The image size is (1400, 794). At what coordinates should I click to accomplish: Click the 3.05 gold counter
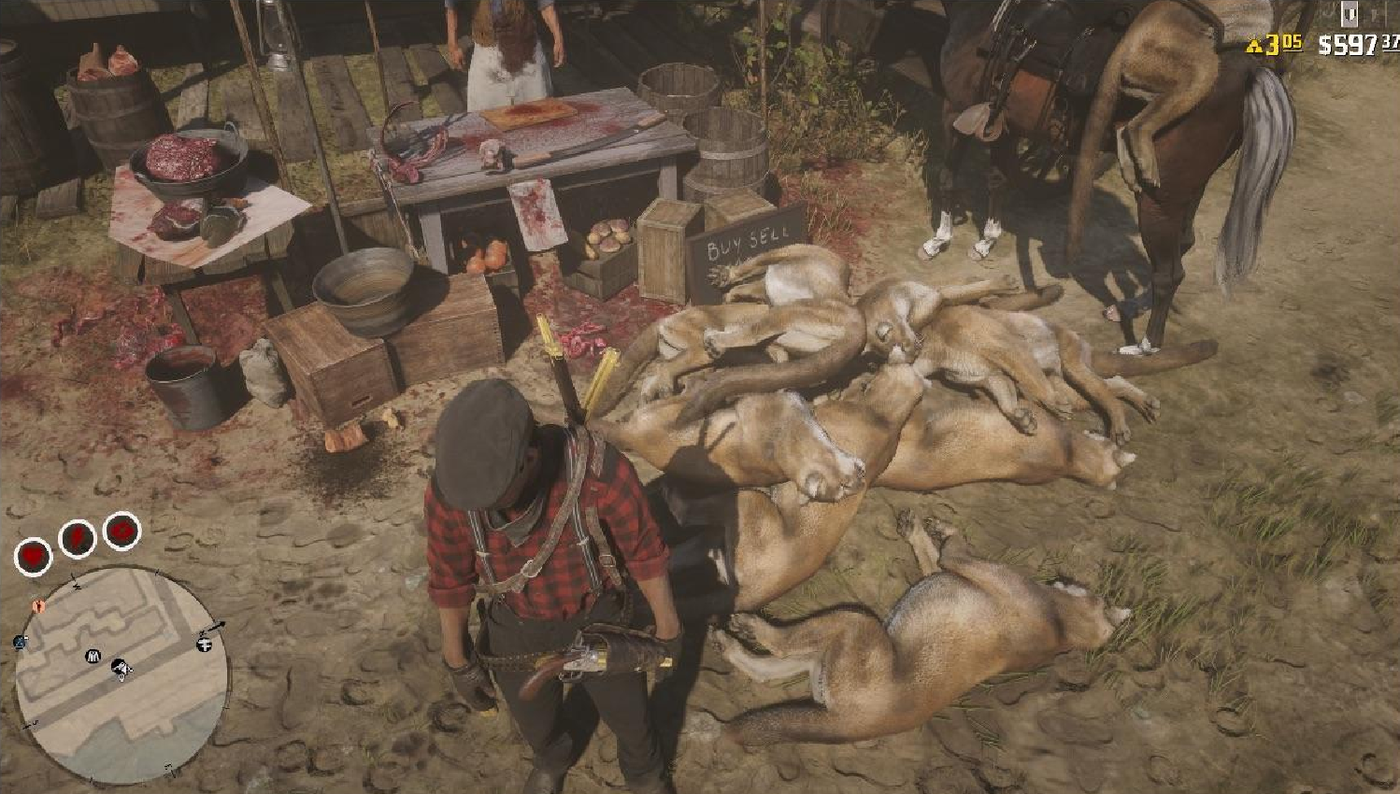(1283, 44)
